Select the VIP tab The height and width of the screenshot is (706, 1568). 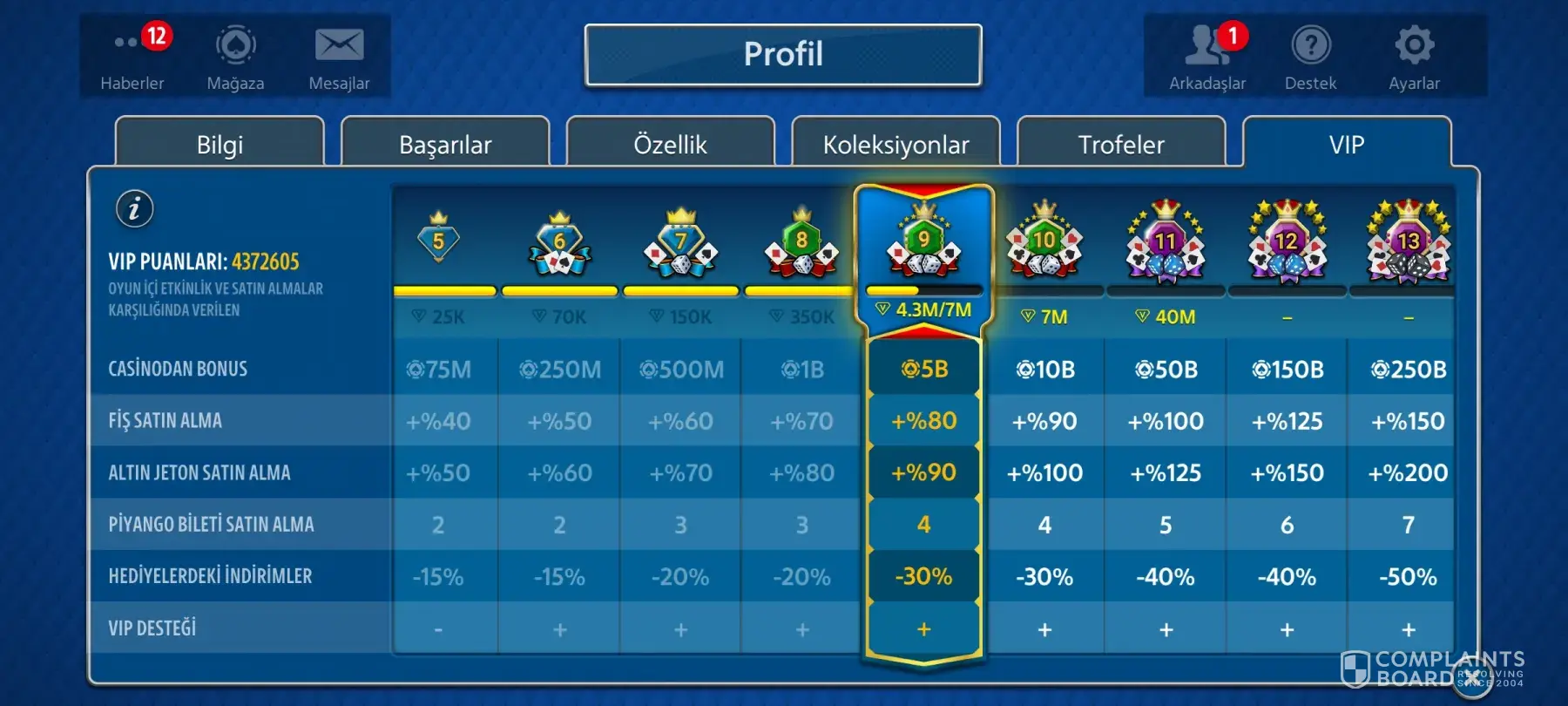pyautogui.click(x=1347, y=144)
